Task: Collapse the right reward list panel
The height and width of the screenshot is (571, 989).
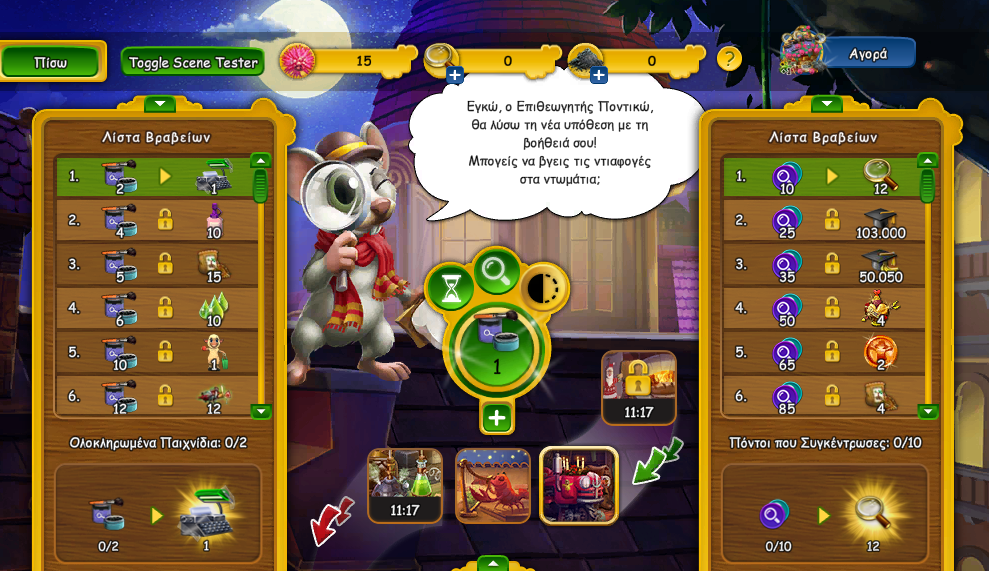Action: [826, 103]
